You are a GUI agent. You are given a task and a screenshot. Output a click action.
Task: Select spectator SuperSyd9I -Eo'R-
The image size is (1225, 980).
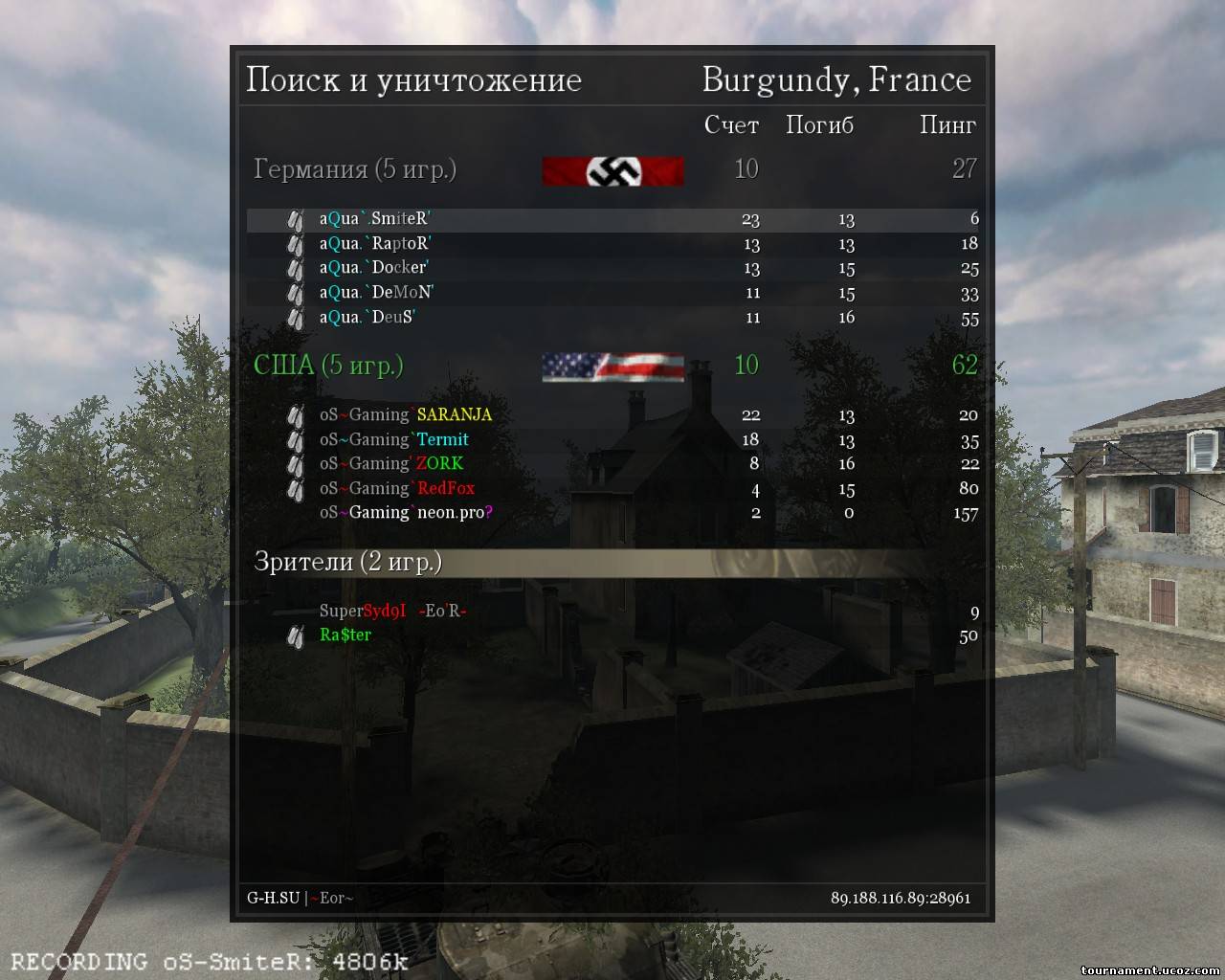point(392,612)
